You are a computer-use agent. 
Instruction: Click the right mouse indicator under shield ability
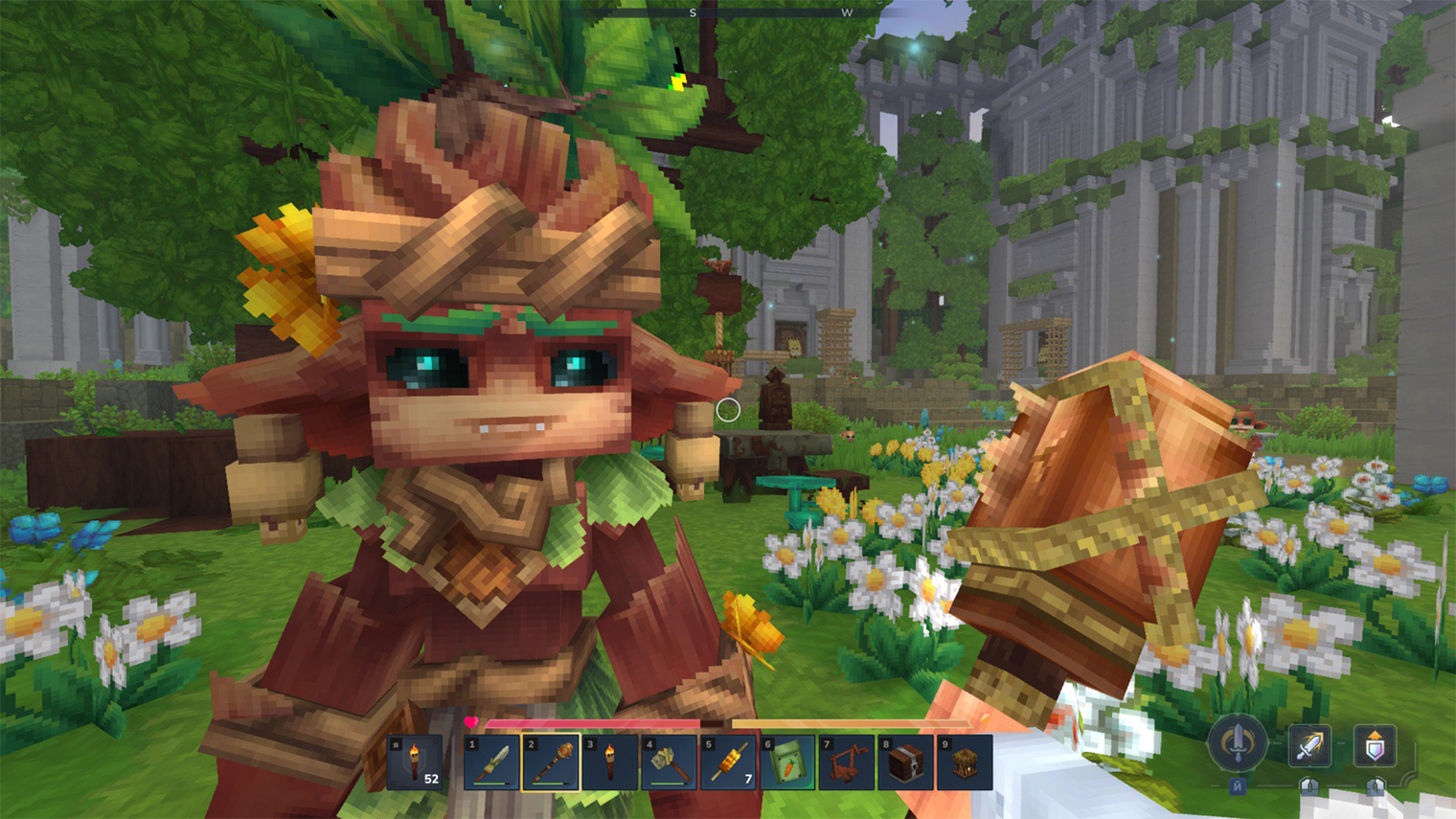coord(1376,788)
